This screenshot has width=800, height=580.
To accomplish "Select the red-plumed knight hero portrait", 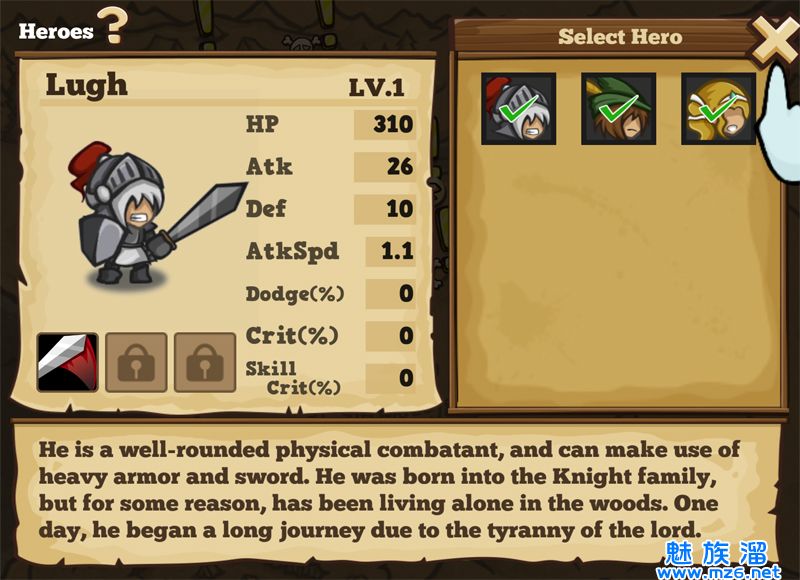I will click(x=518, y=109).
